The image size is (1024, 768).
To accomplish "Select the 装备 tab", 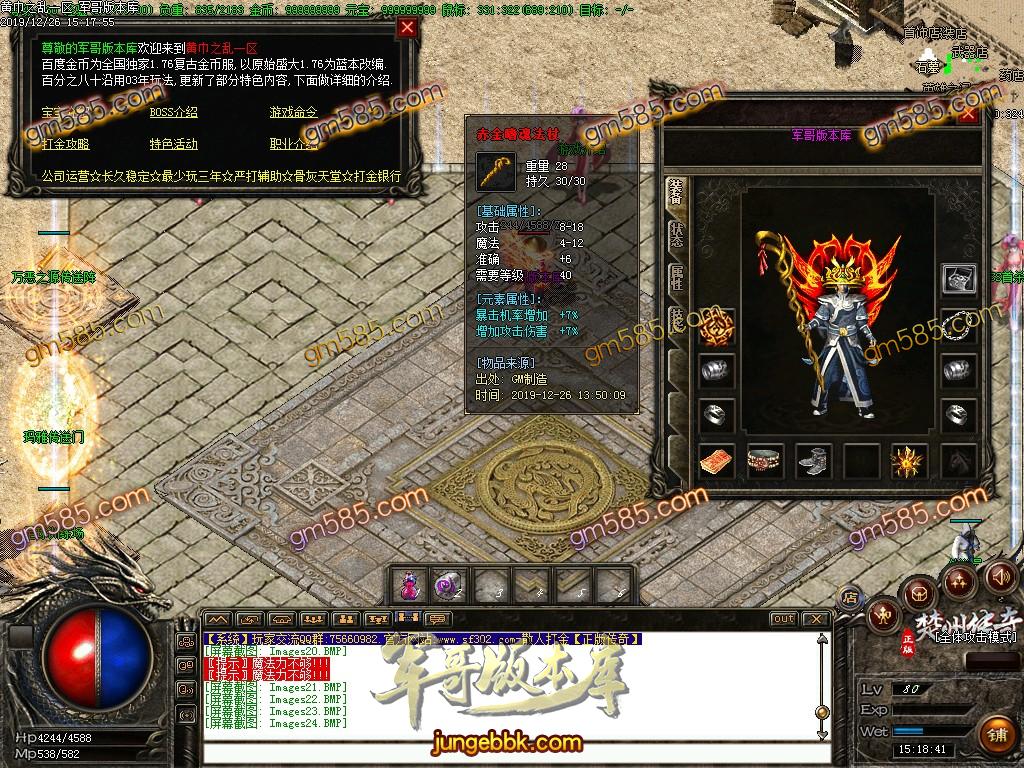I will [x=677, y=192].
